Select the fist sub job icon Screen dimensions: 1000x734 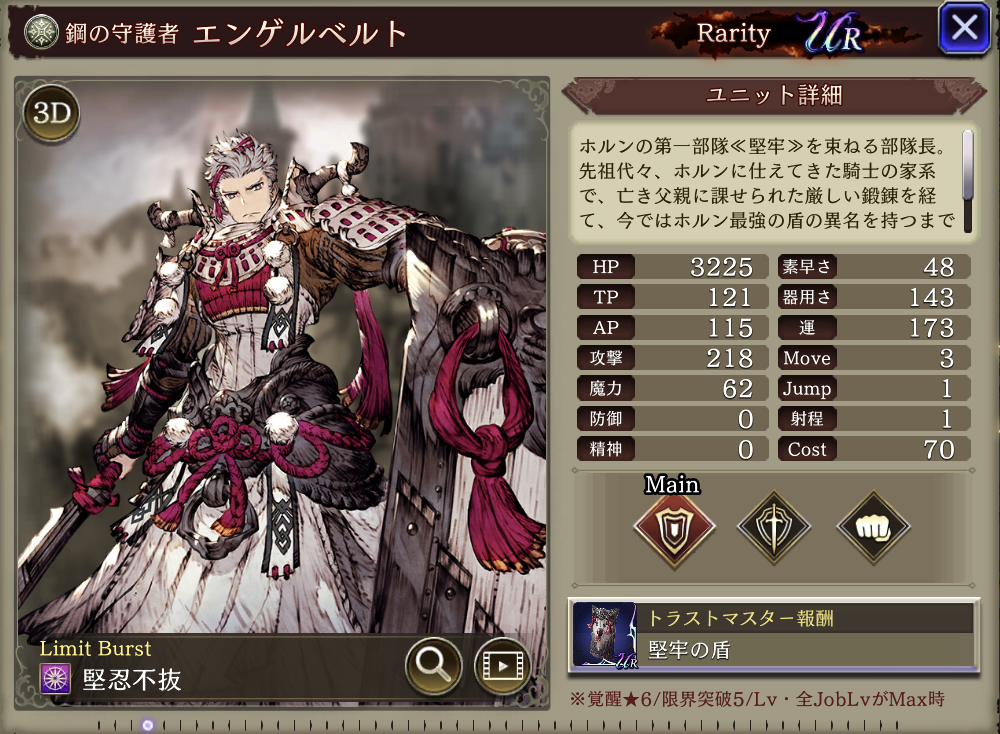872,525
